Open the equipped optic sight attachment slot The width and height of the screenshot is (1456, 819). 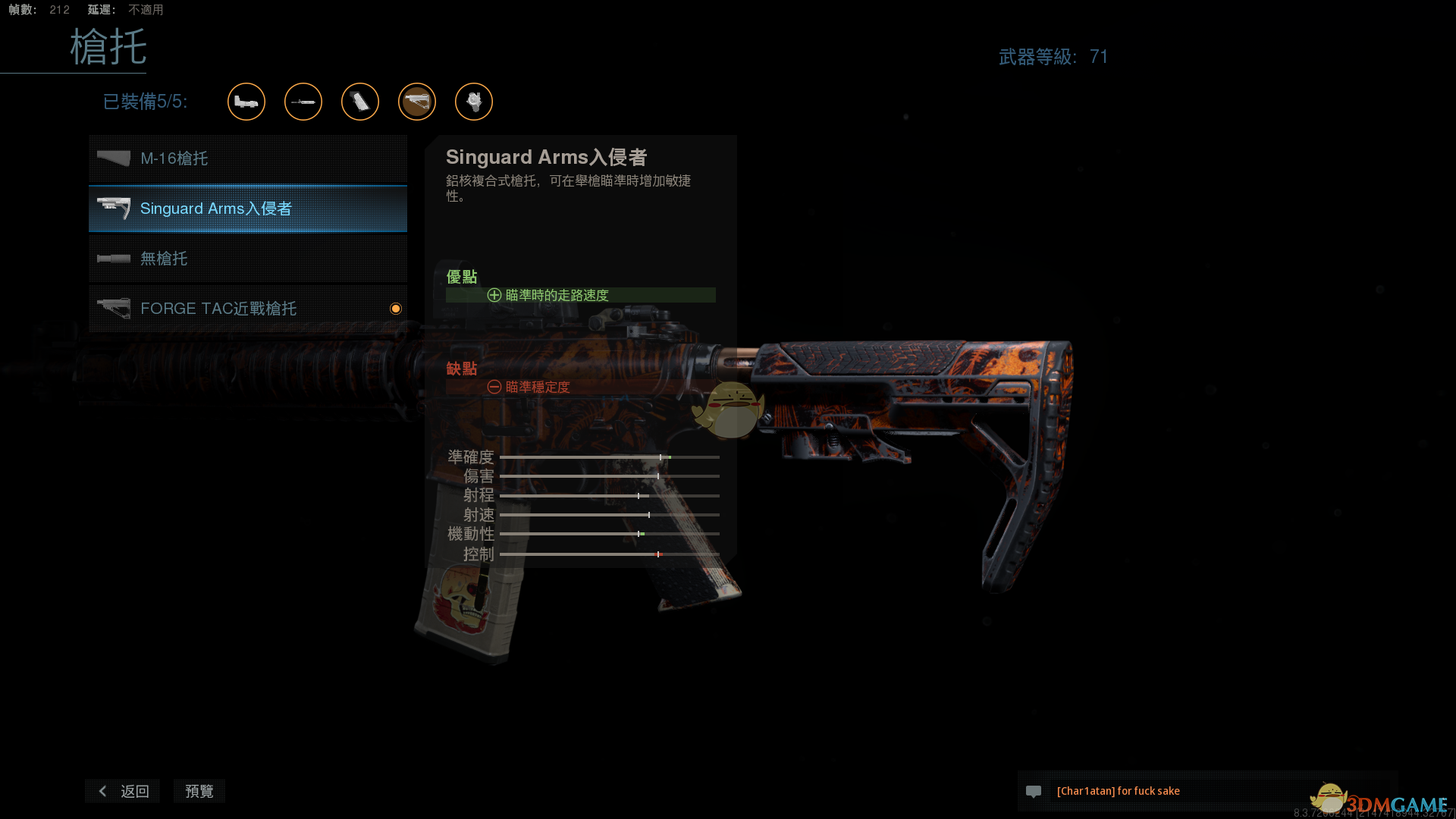tap(246, 102)
